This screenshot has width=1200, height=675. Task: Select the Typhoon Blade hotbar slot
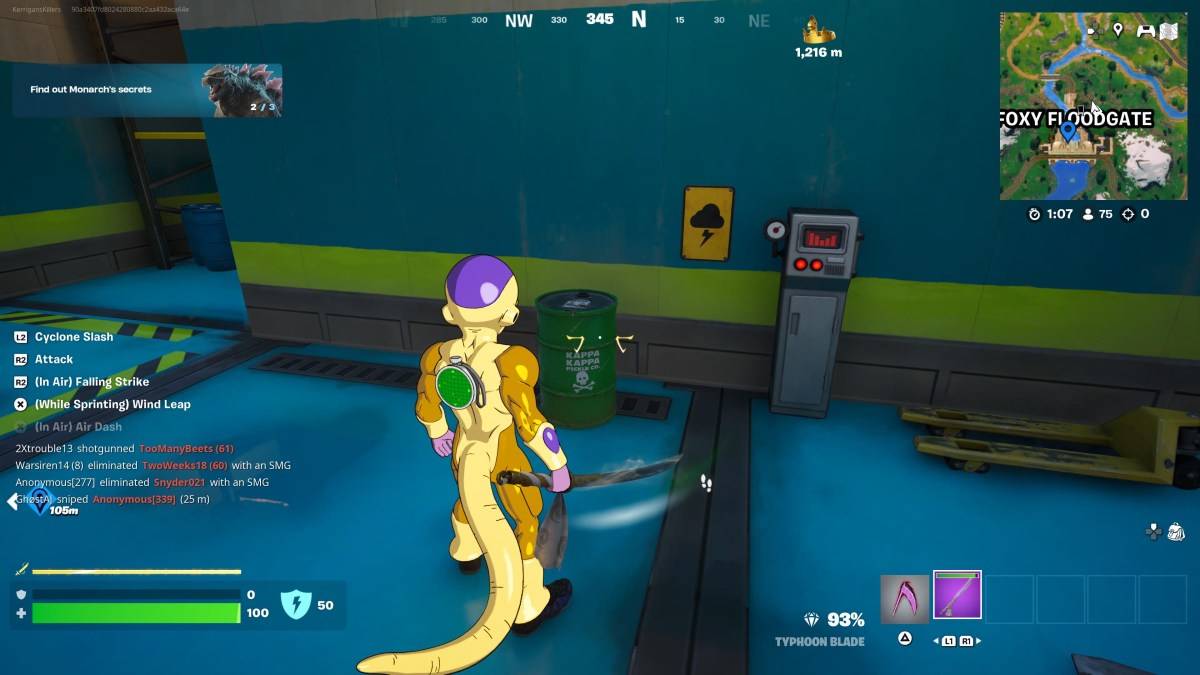click(x=957, y=596)
